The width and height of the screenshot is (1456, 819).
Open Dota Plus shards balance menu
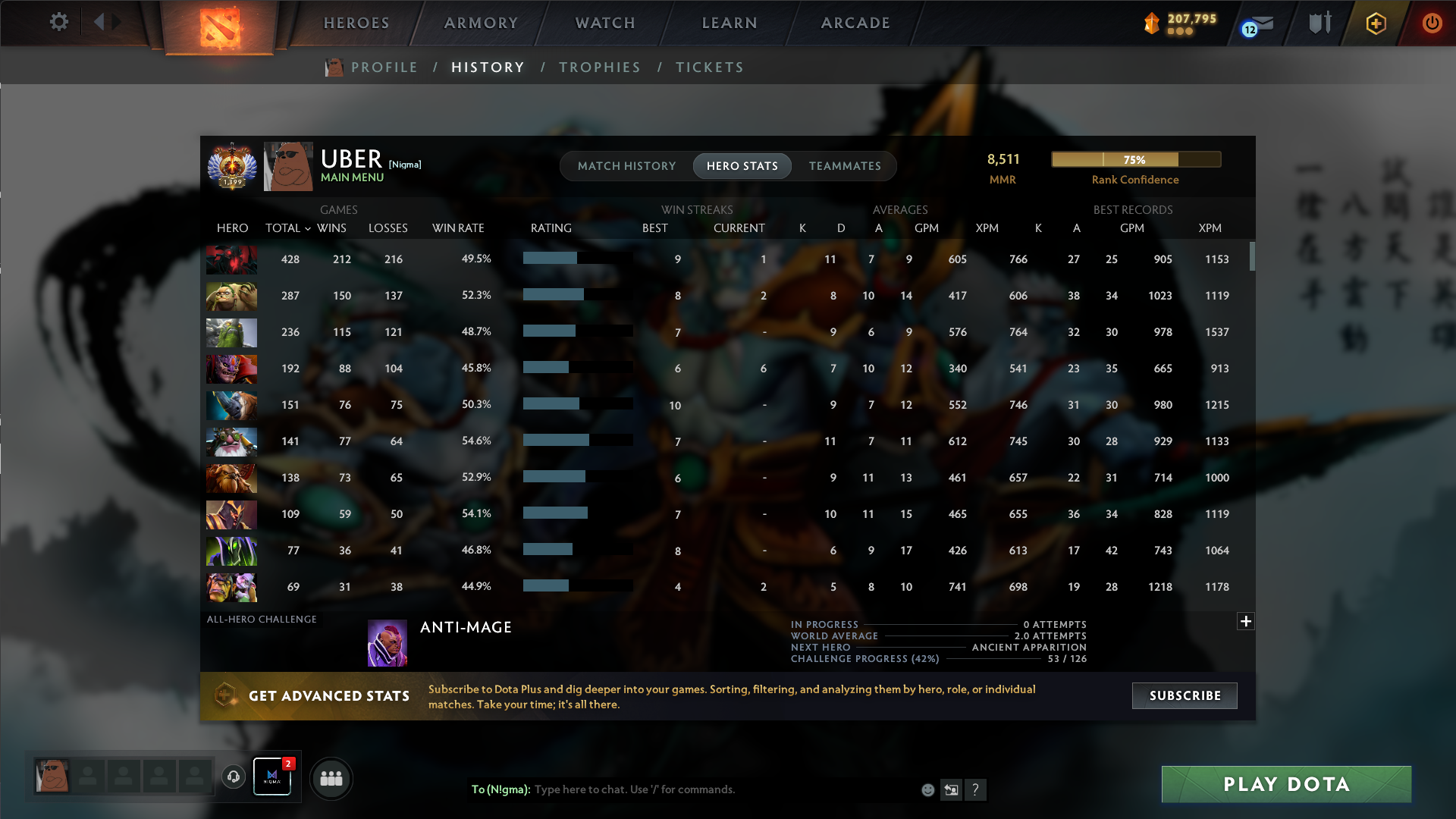coord(1179,23)
